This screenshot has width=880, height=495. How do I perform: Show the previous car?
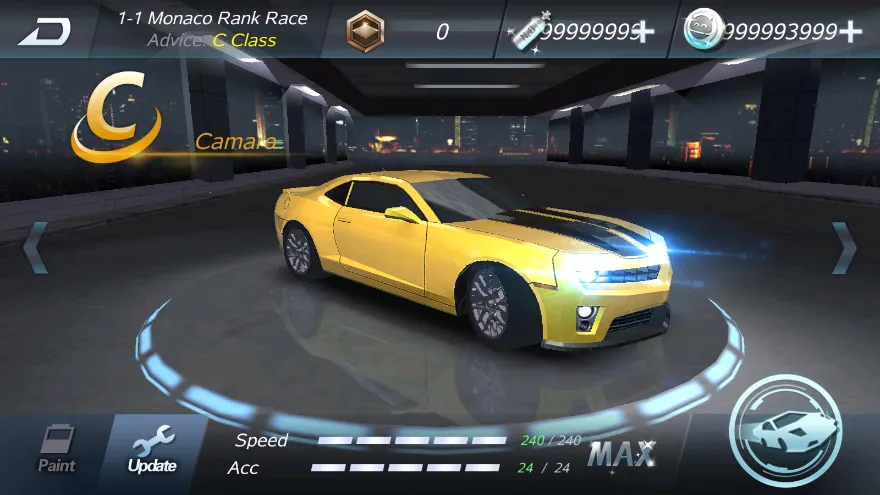click(x=35, y=247)
